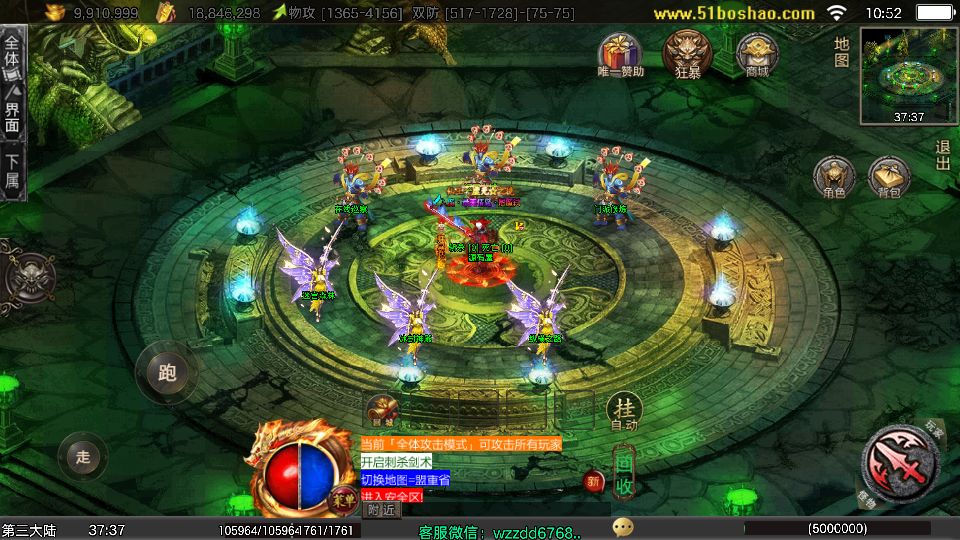
Task: Toggle the 挂 auto-combat button
Action: click(623, 410)
